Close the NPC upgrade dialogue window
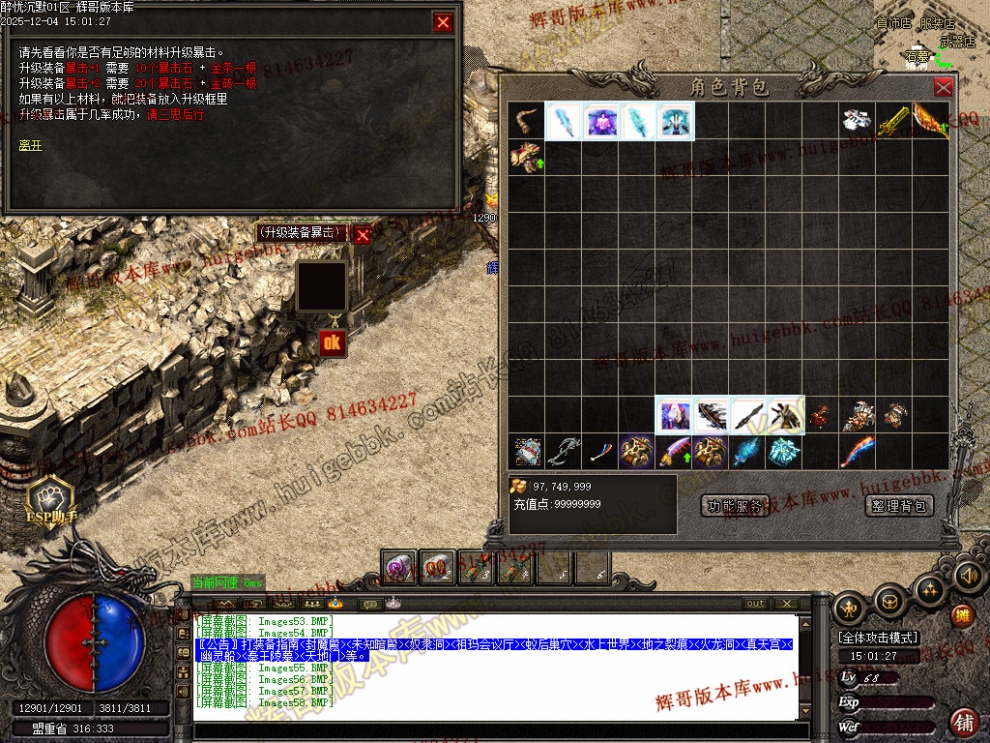The image size is (990, 743). click(x=443, y=22)
